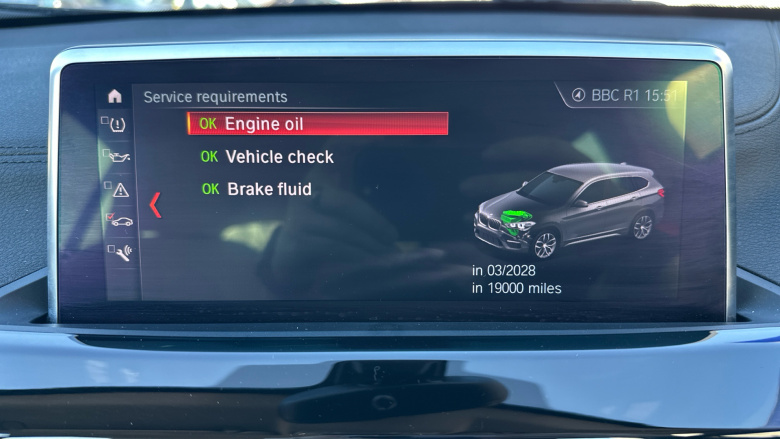
Task: Open the wrench service call icon
Action: click(120, 252)
